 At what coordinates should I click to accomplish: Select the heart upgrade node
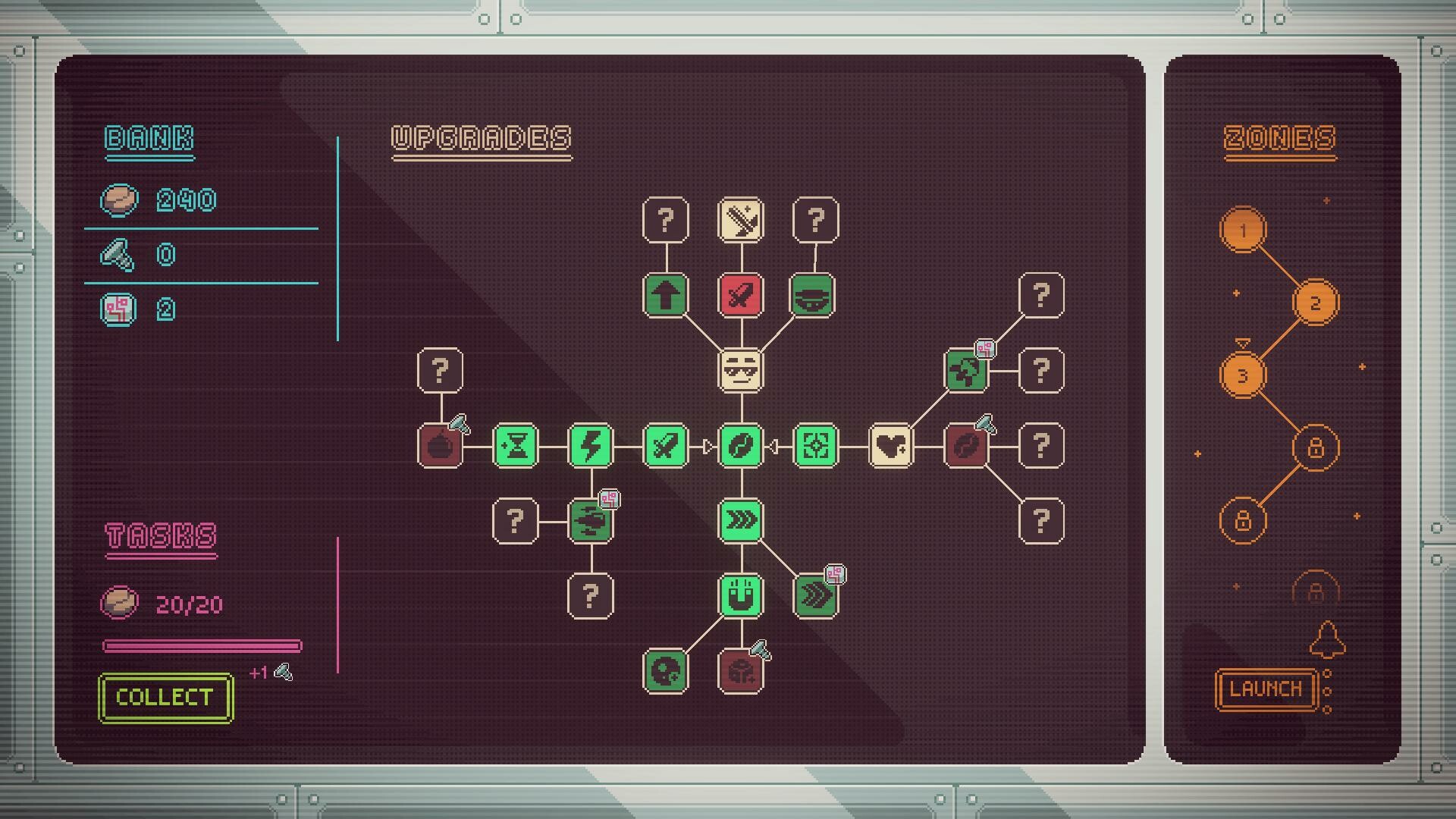click(x=891, y=446)
